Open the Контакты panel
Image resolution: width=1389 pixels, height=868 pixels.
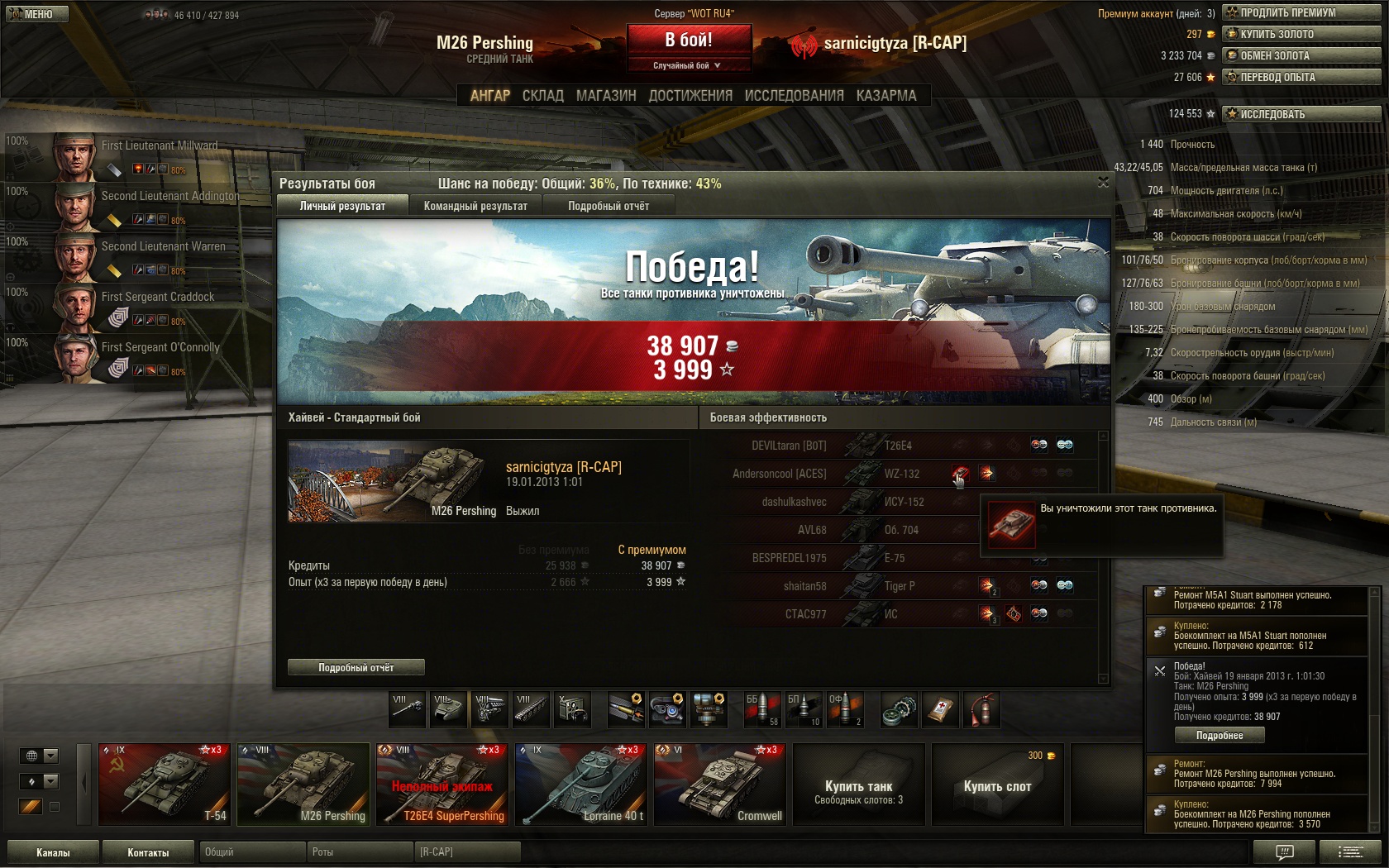[x=148, y=852]
